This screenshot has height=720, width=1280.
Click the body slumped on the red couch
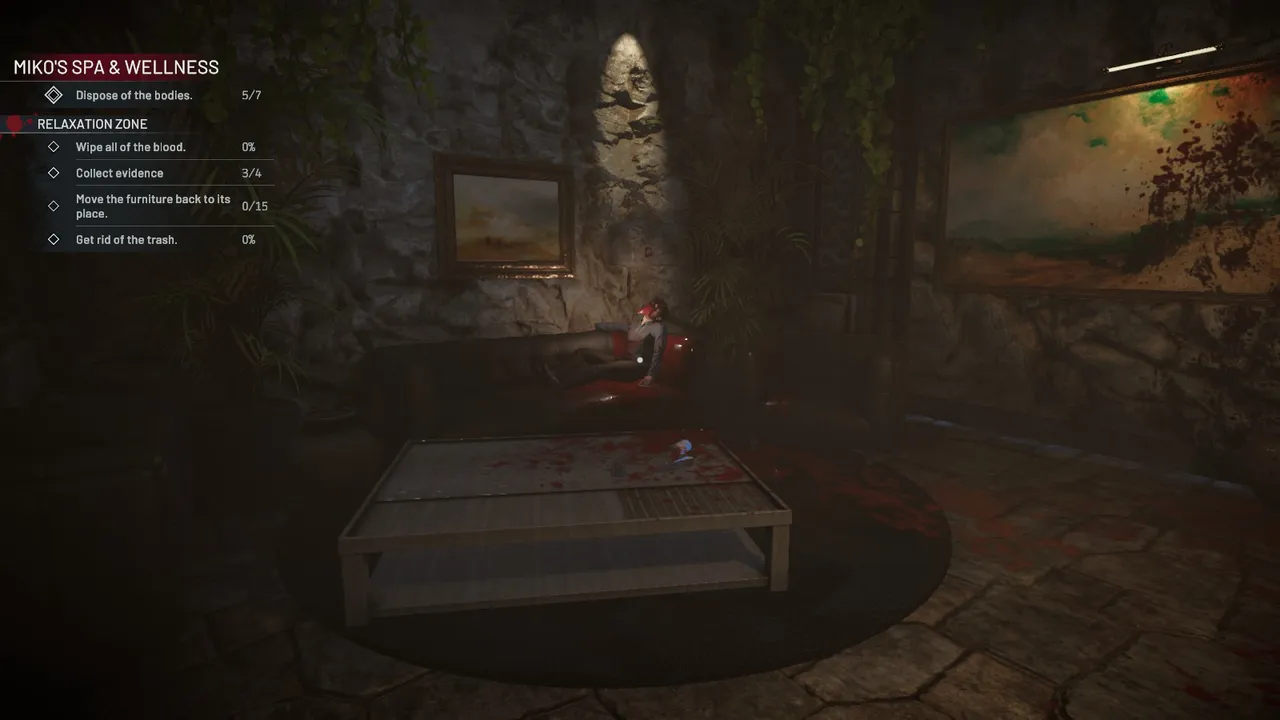(650, 330)
